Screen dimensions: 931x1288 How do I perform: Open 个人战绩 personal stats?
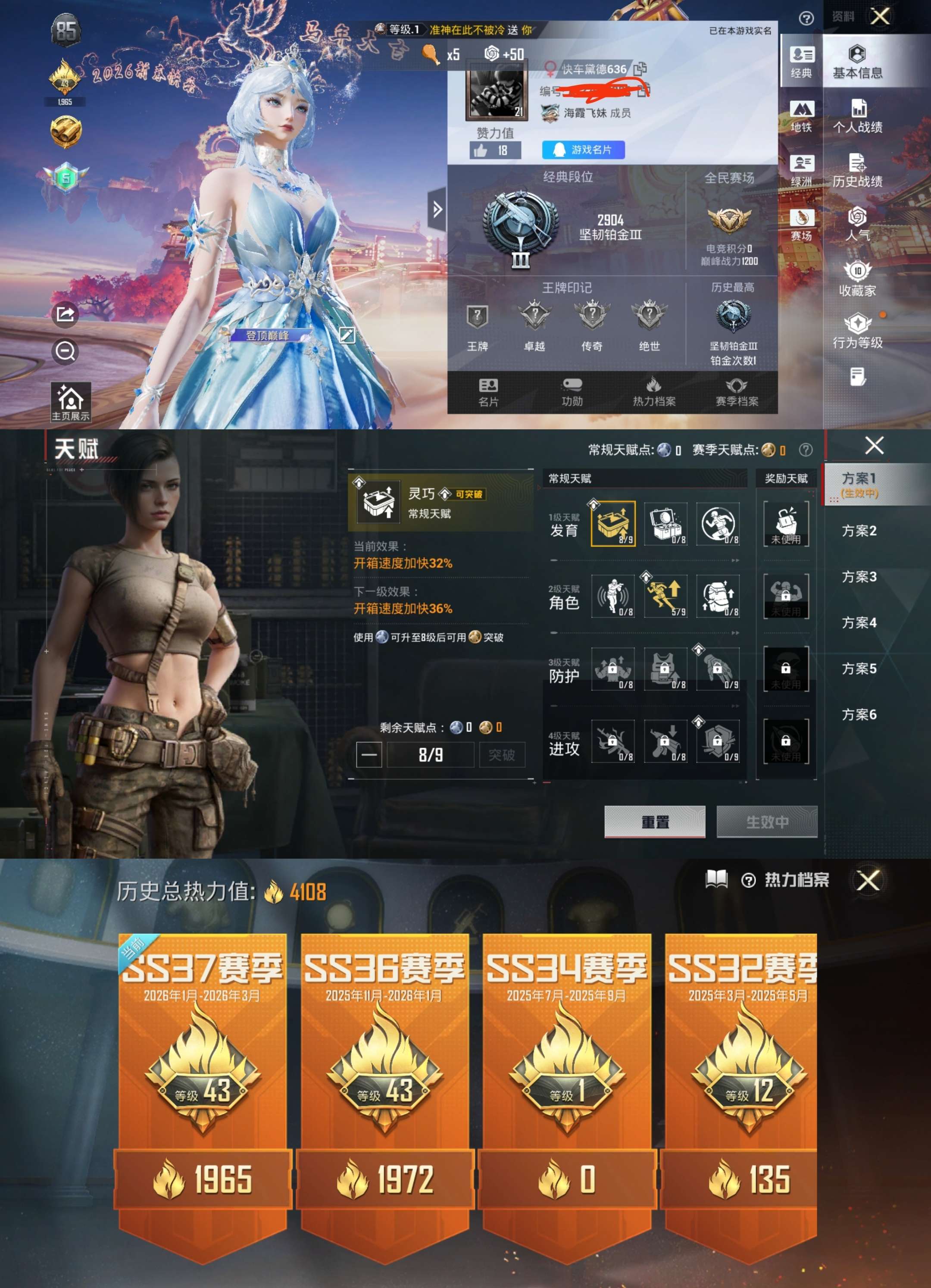[x=857, y=116]
